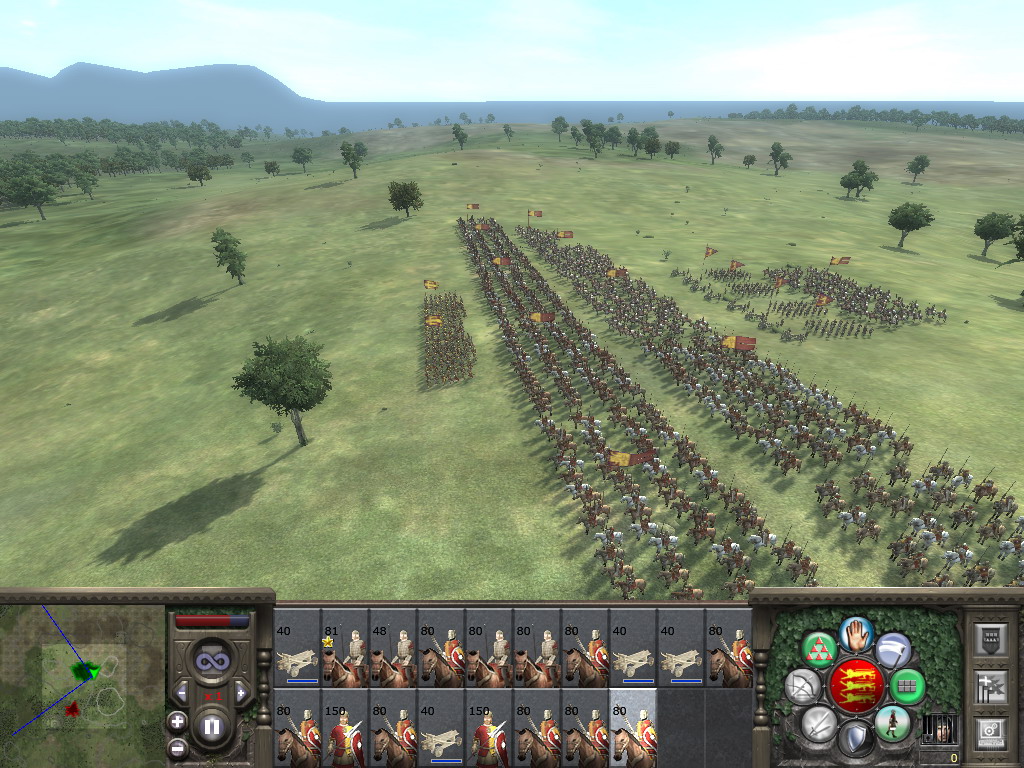Click the infinity symbol timer button

coord(211,660)
